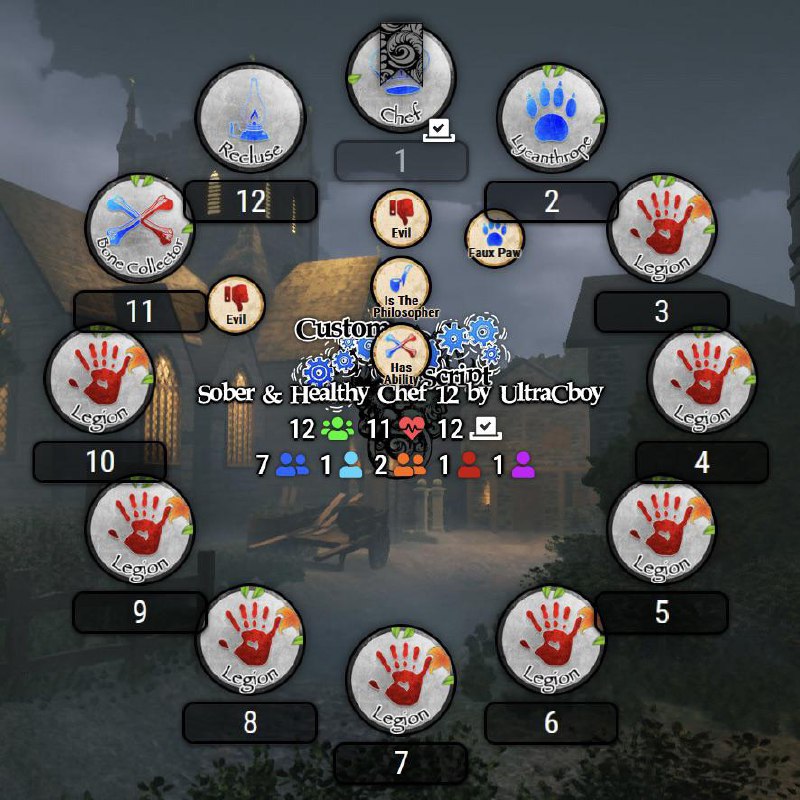Open player name plate 3

[661, 311]
